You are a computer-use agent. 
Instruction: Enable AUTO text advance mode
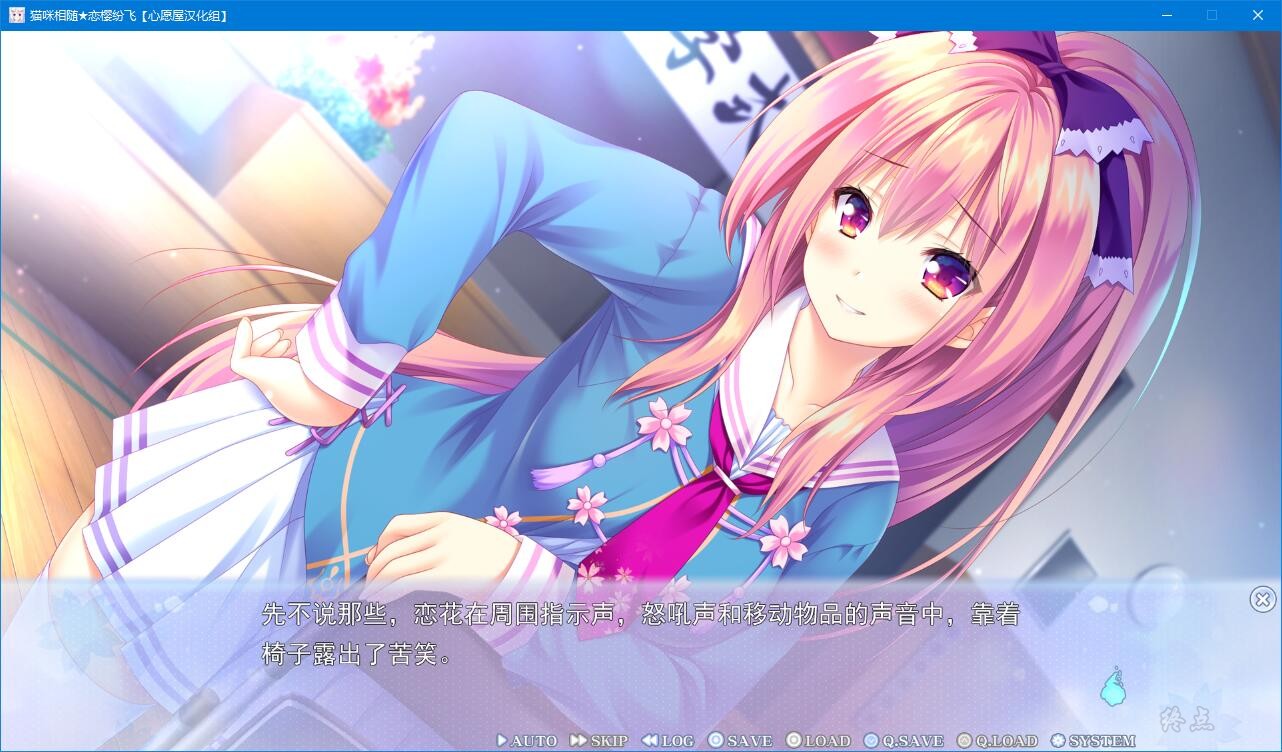[x=527, y=741]
